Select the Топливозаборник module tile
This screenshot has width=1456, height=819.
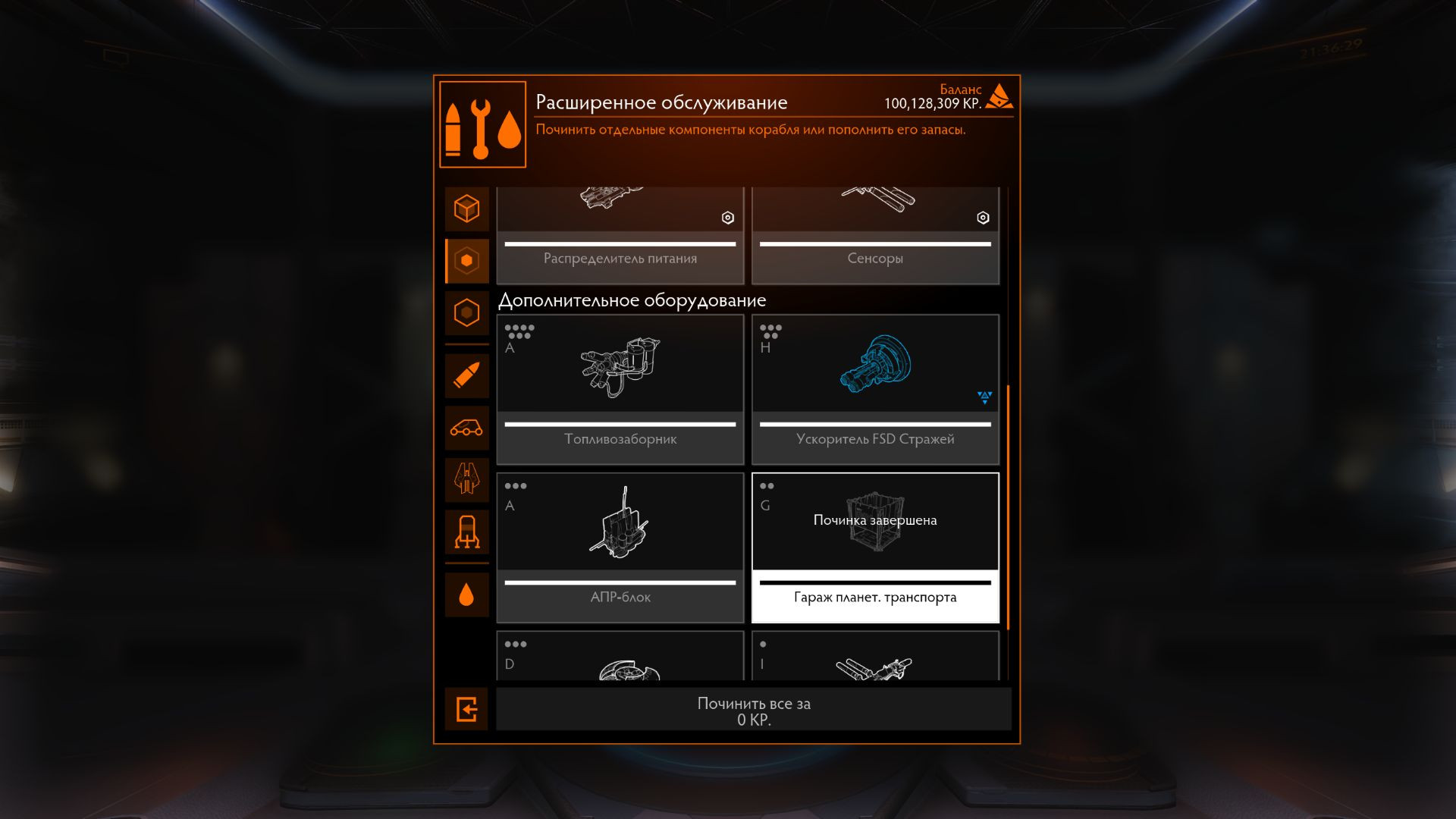click(620, 389)
